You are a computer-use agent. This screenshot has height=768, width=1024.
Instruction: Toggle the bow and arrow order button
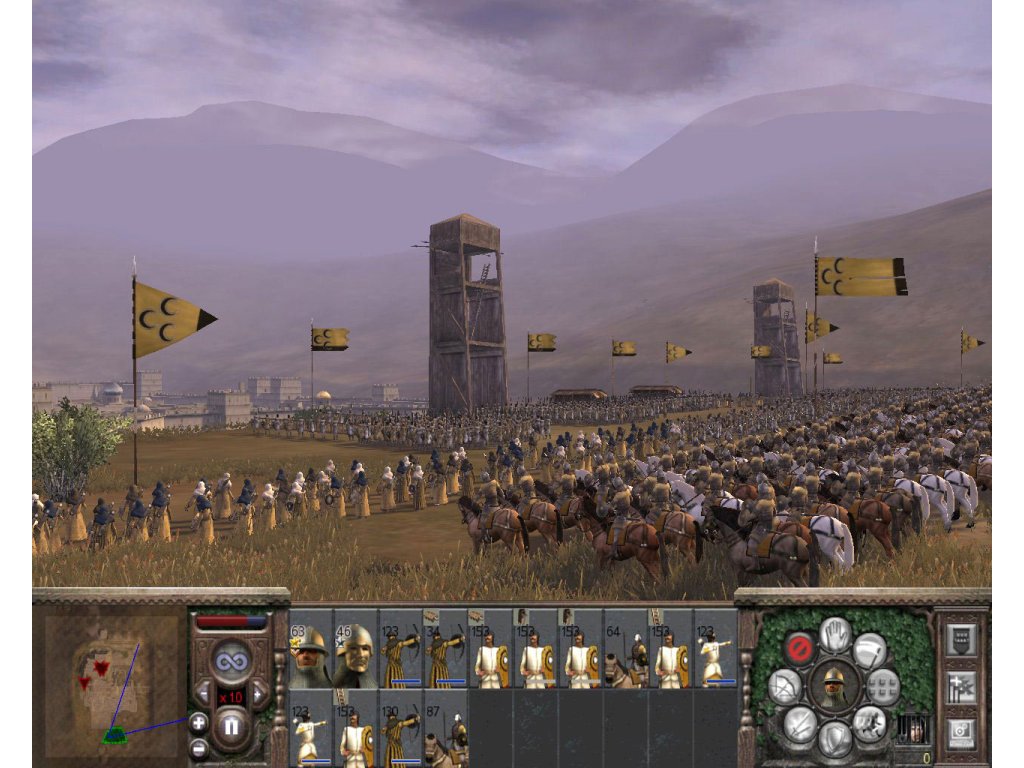785,687
